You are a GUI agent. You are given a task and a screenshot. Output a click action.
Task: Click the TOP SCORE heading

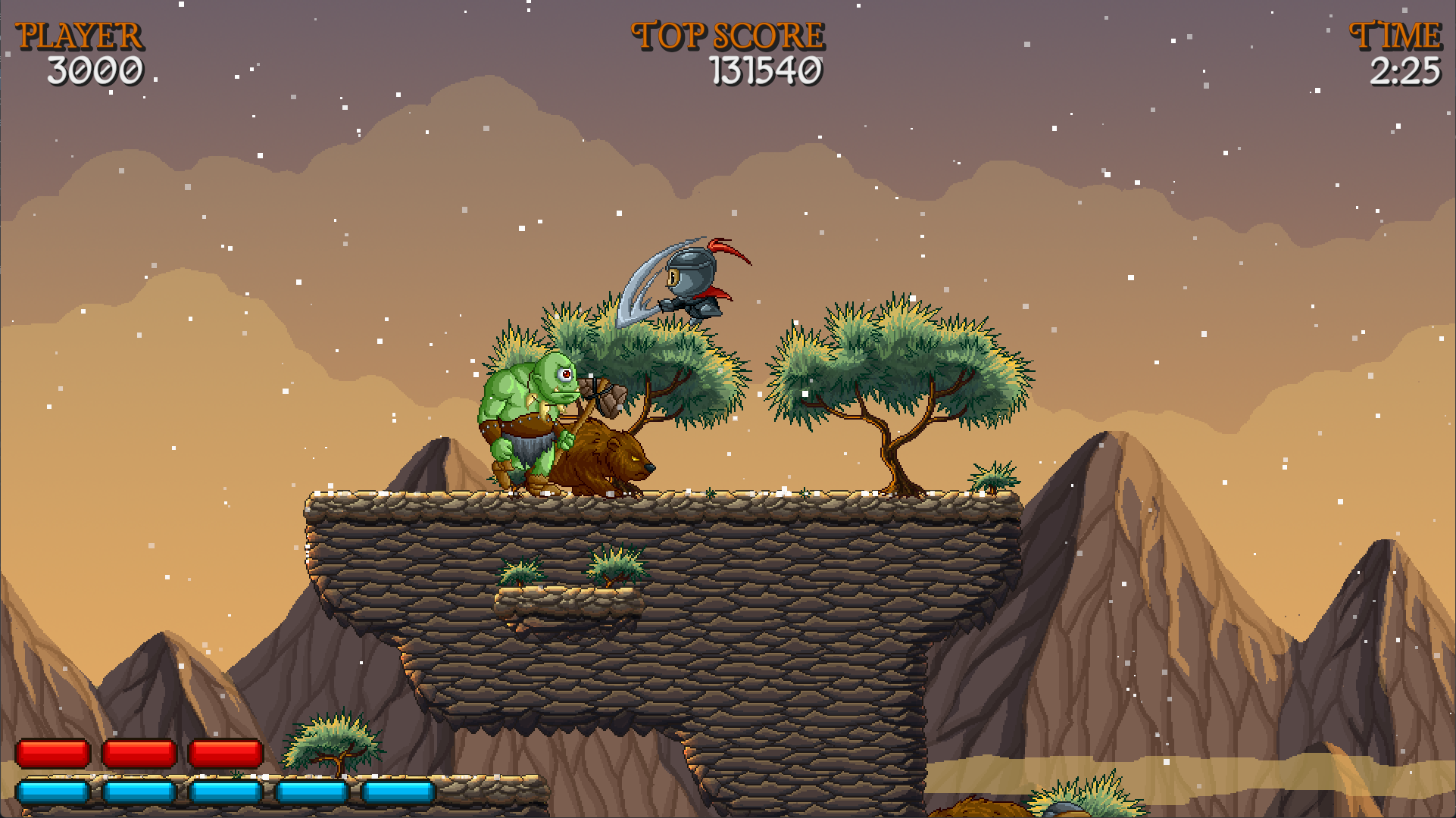pos(726,33)
